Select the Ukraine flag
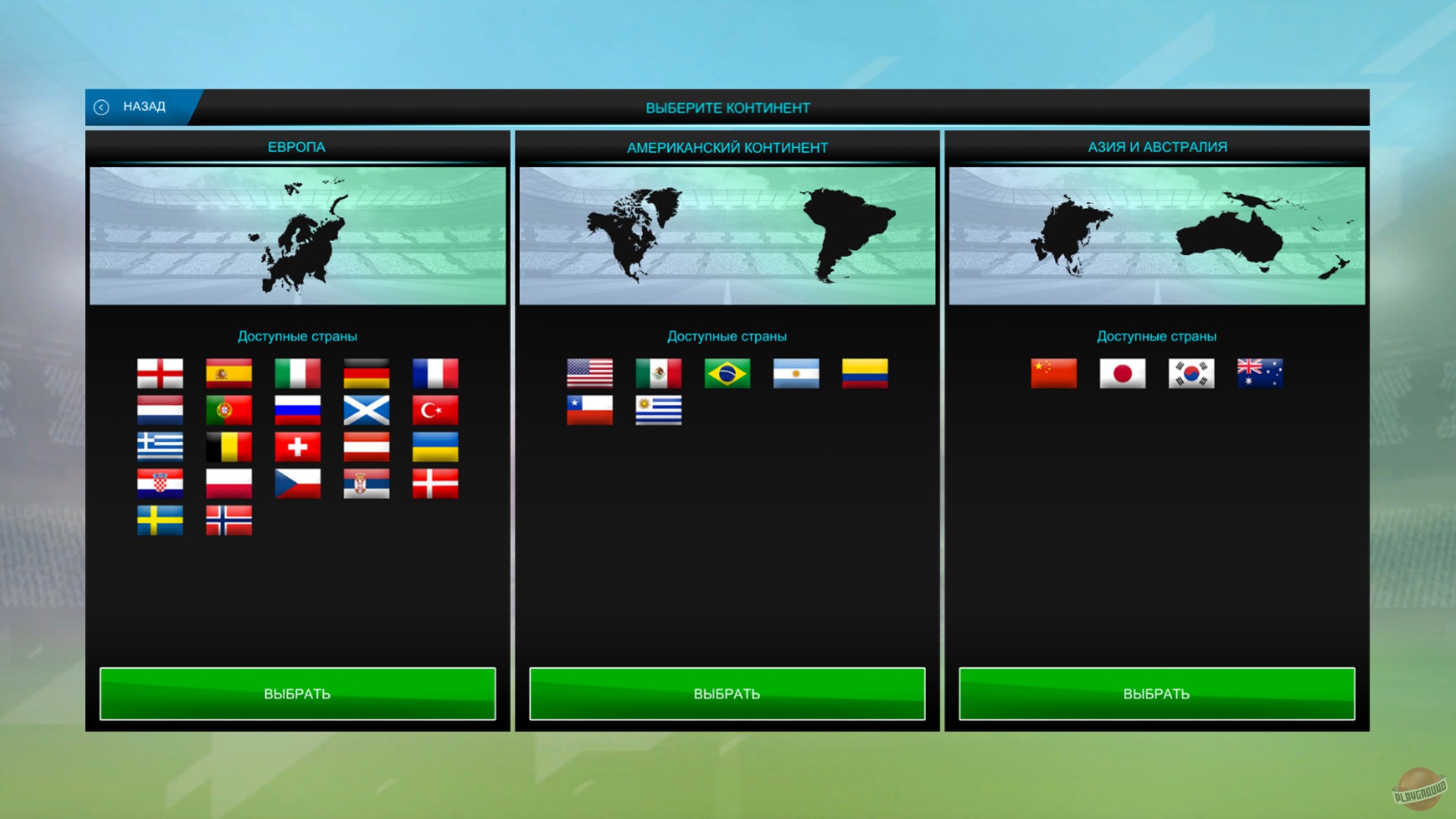 pyautogui.click(x=434, y=447)
